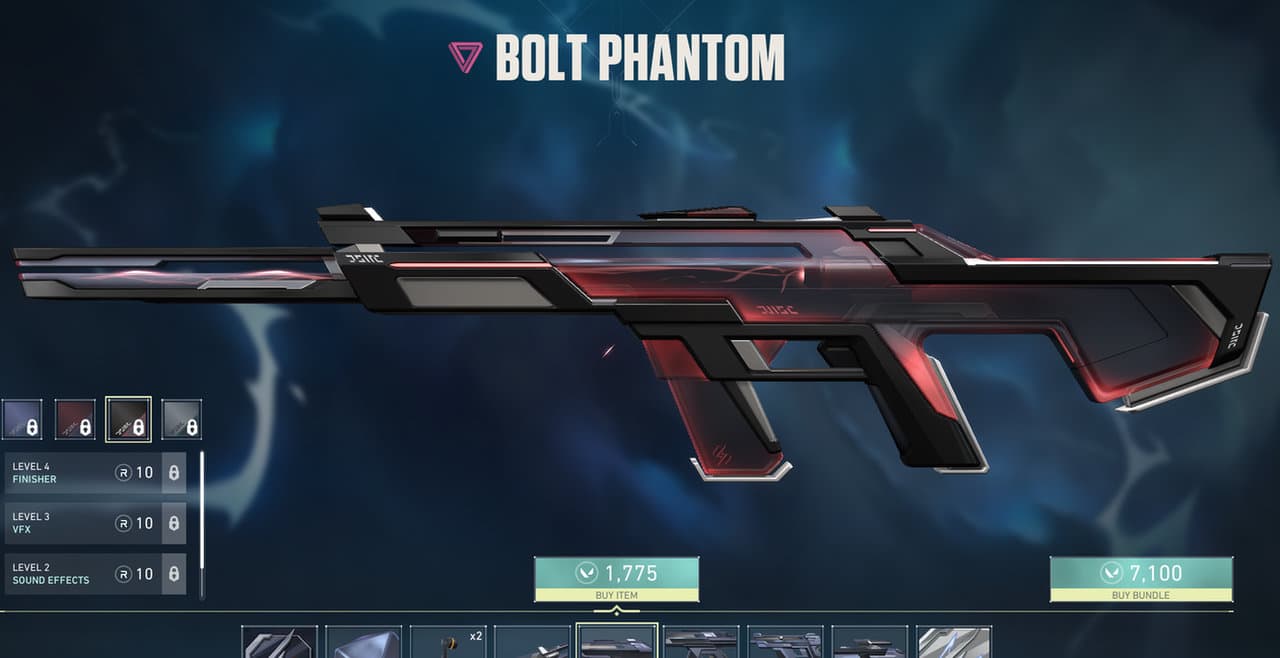Choose the red color variant
Viewport: 1280px width, 658px height.
(75, 419)
